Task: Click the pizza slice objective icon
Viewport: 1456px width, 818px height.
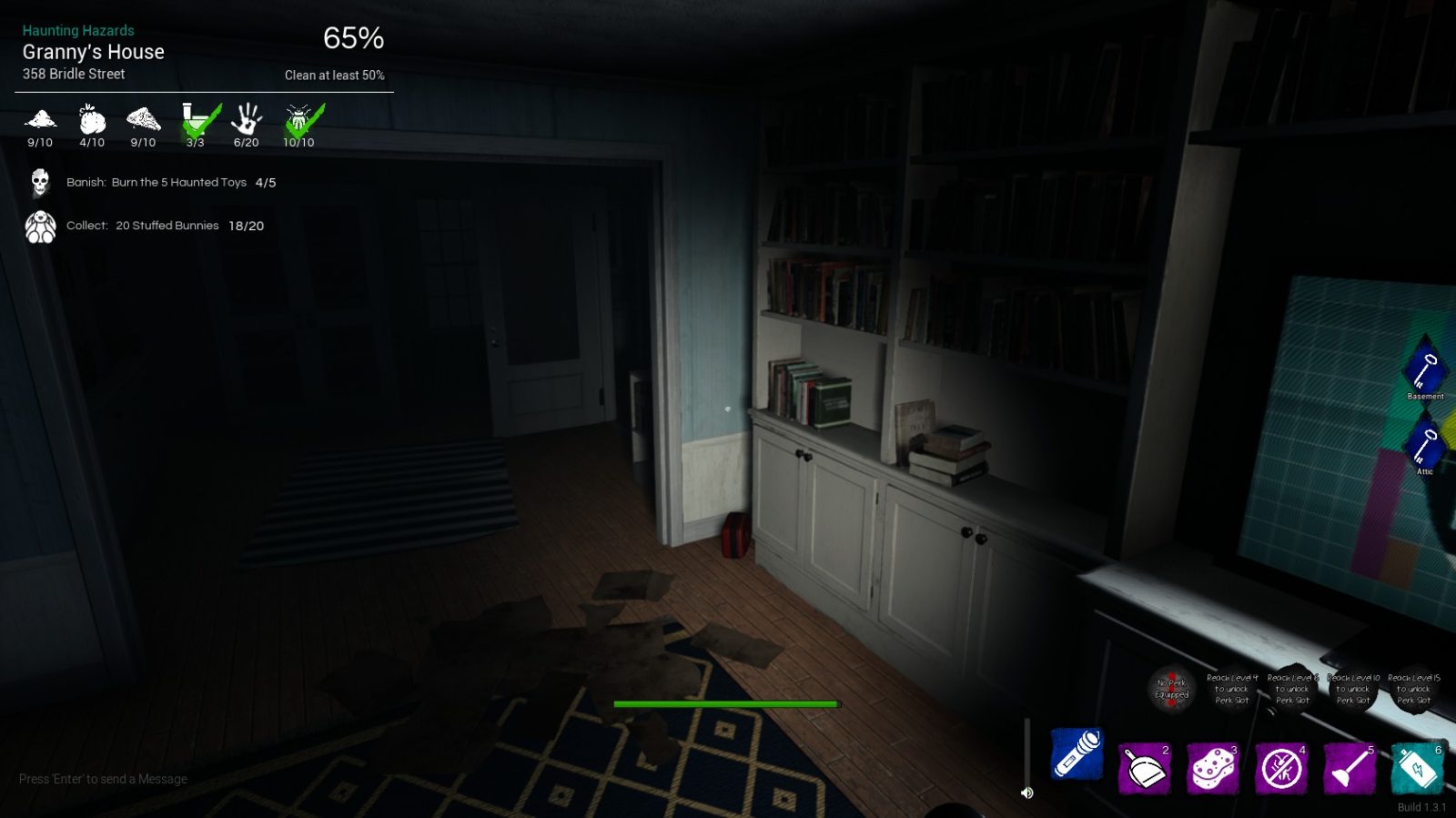Action: 143,119
